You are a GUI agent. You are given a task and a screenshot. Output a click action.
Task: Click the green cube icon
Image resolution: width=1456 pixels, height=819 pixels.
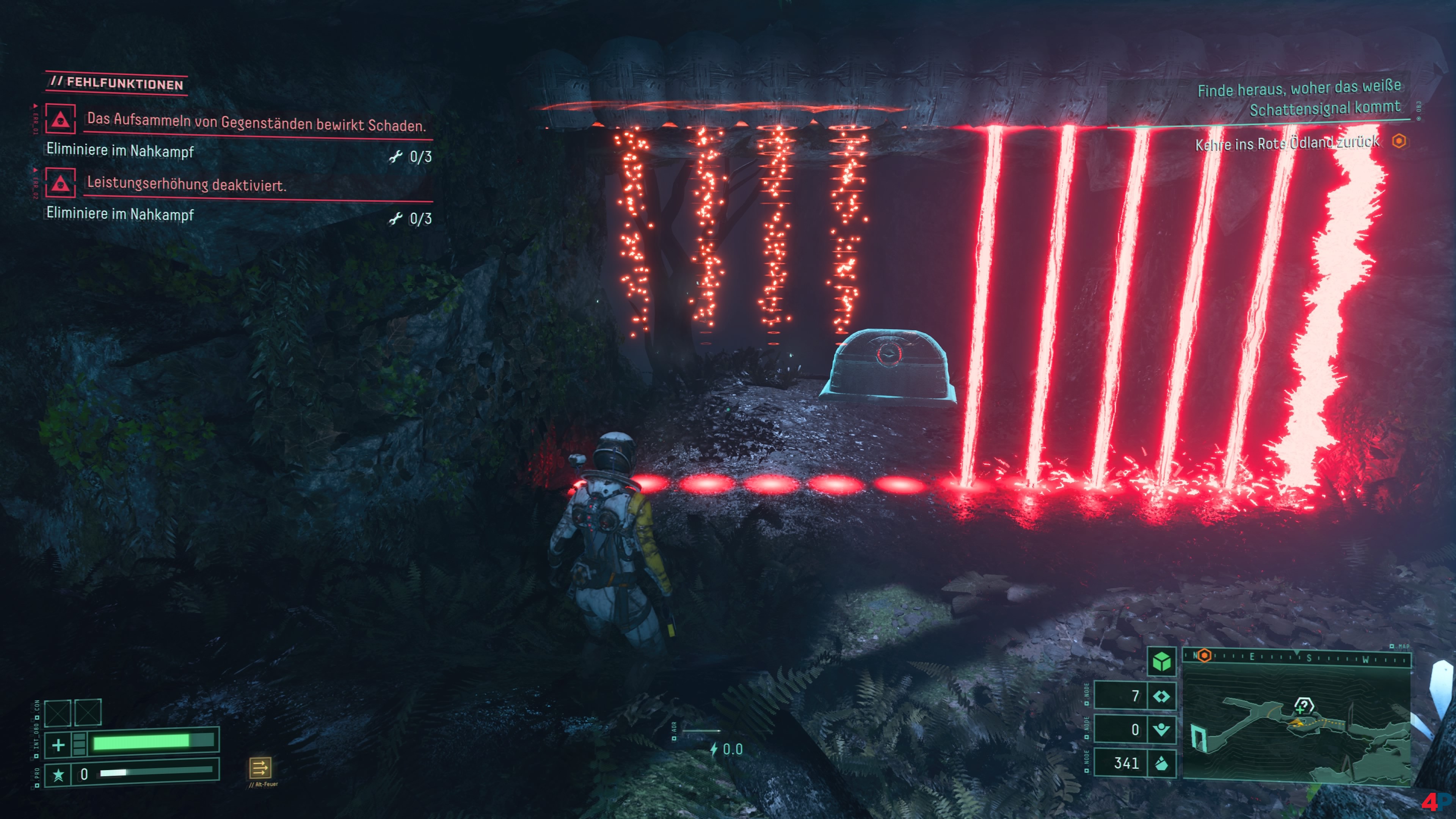pyautogui.click(x=1161, y=661)
